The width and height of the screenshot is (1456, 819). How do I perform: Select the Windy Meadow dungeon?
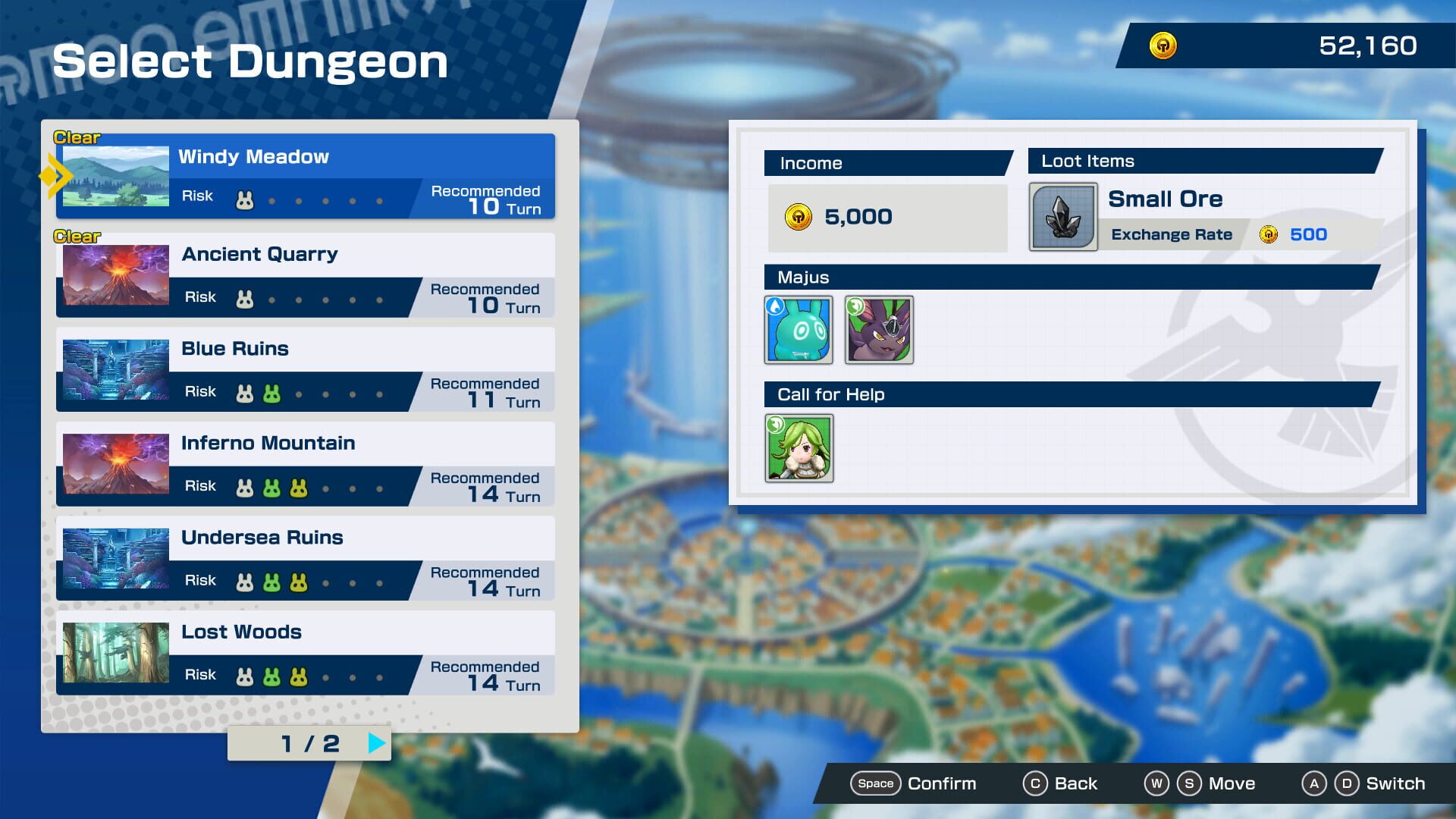point(305,176)
